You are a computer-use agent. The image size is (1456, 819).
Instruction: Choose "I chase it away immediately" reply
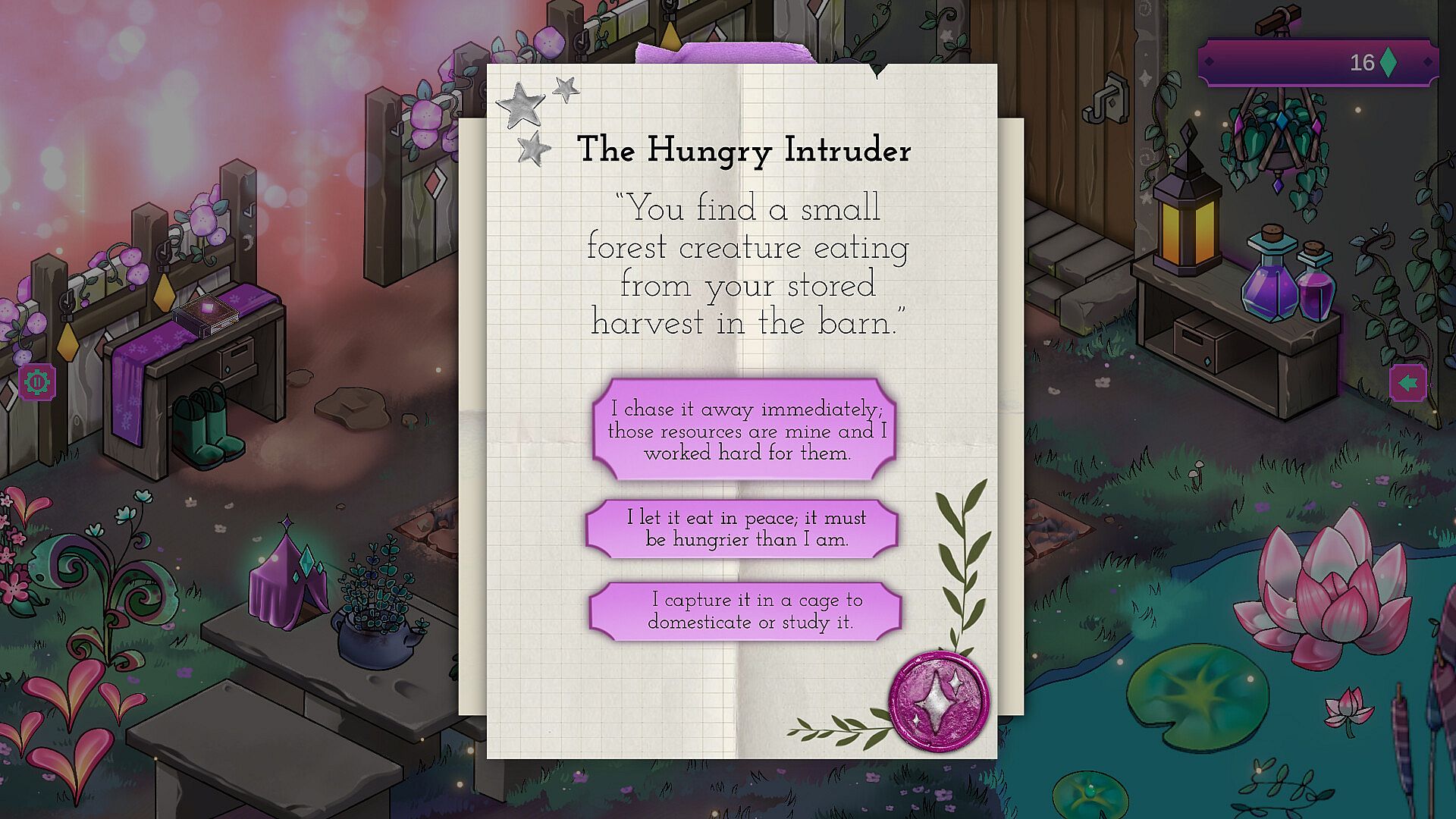[744, 430]
